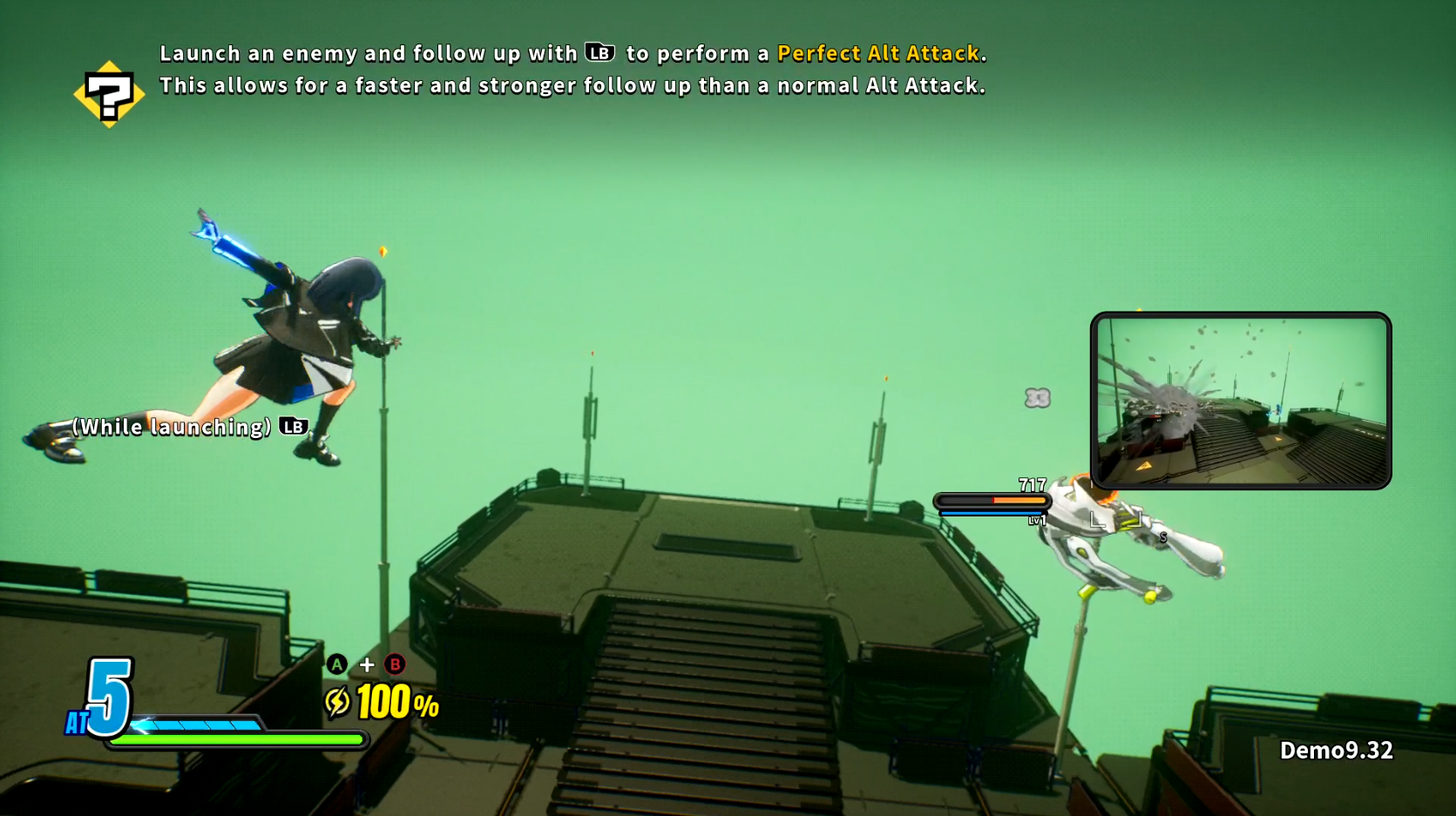Viewport: 1456px width, 816px height.
Task: Click the plus sign between A and B
Action: coord(365,664)
